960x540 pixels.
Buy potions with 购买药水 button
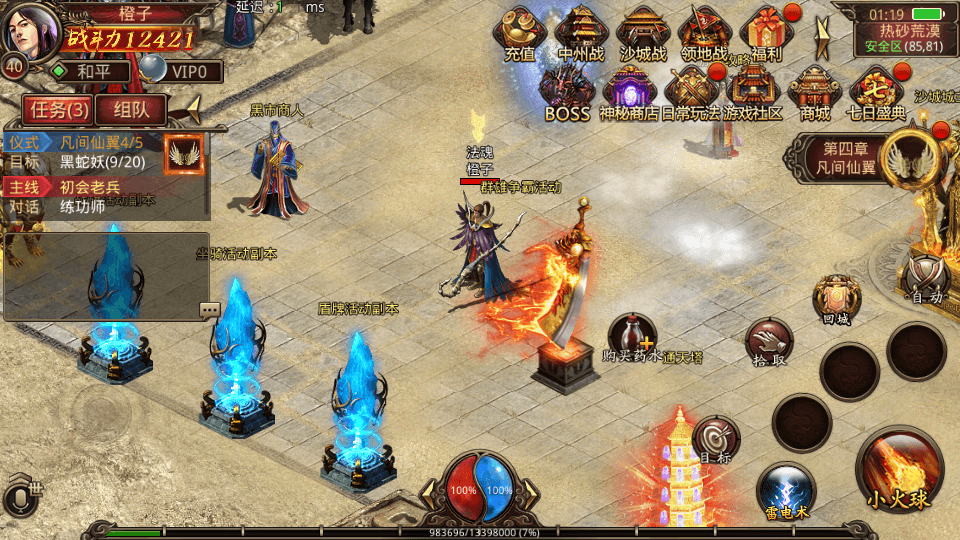(x=633, y=338)
